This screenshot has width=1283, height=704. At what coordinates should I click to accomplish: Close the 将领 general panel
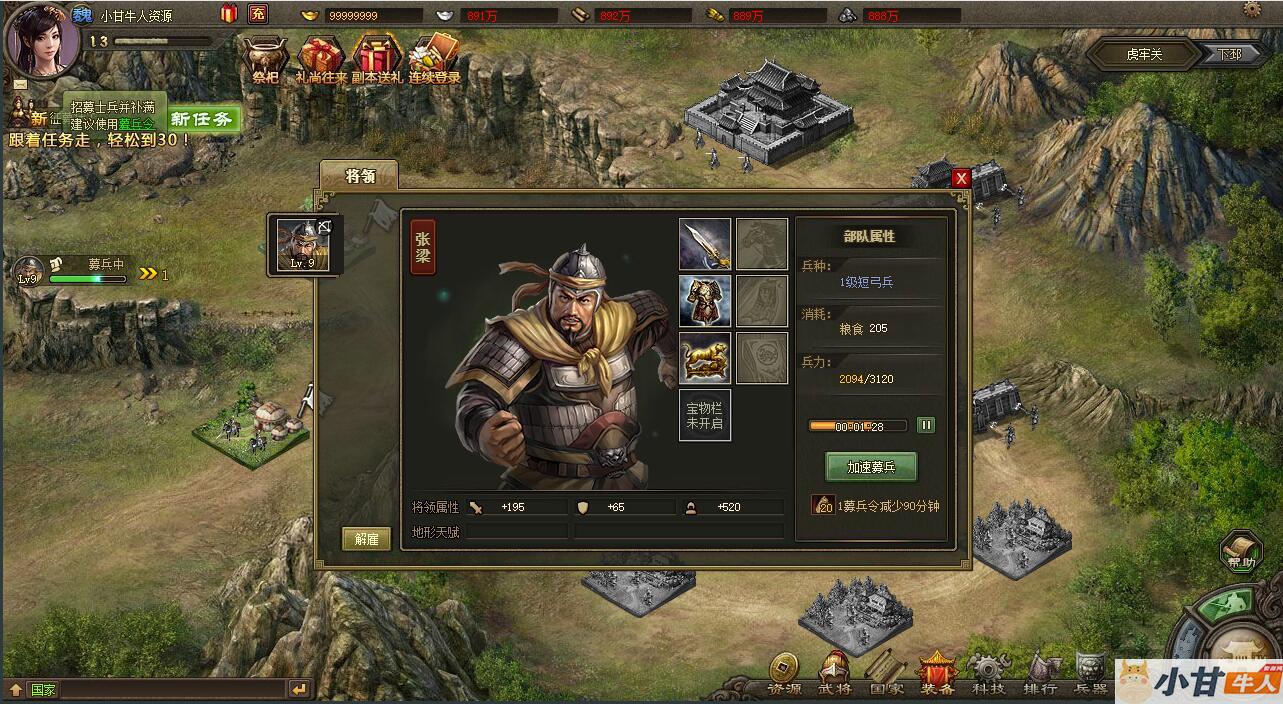[x=961, y=178]
